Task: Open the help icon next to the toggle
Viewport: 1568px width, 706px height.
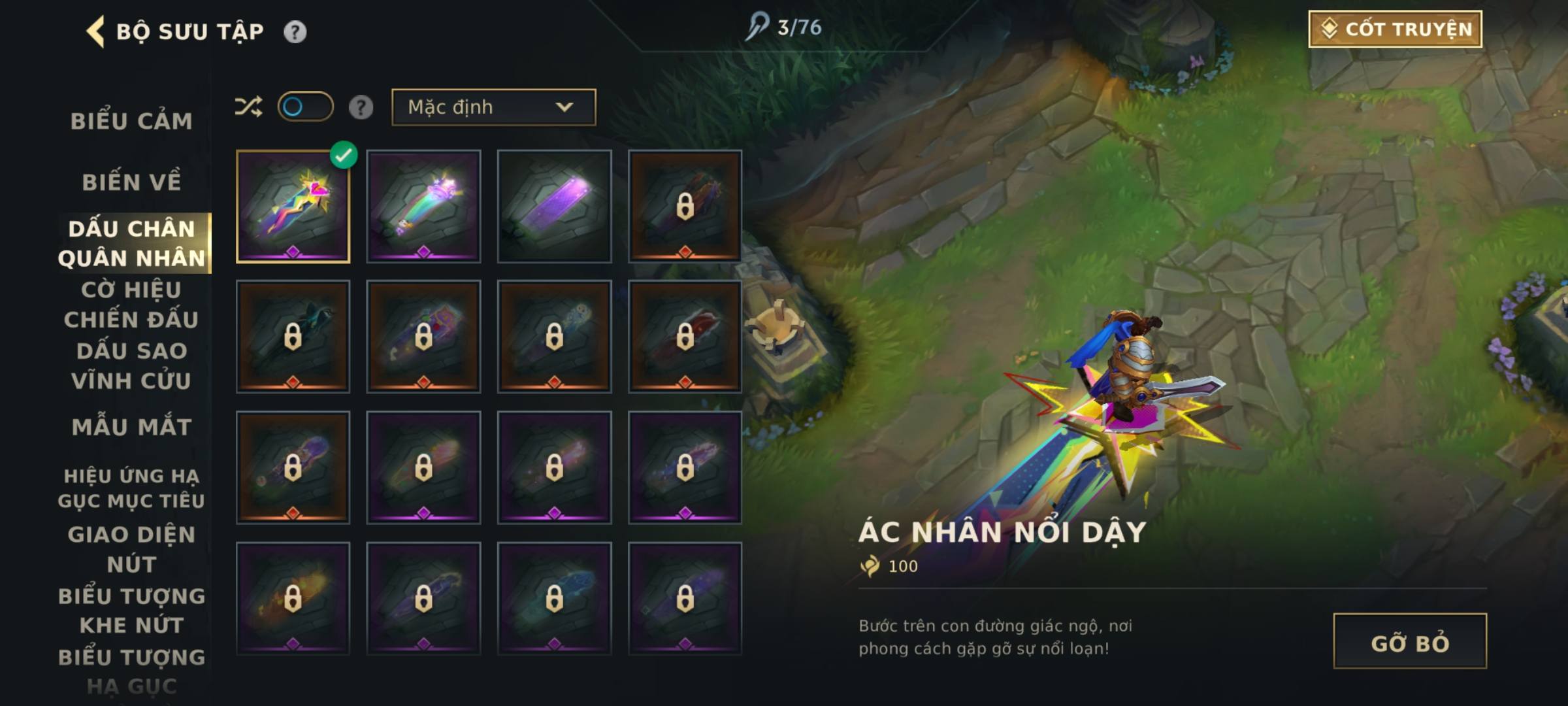Action: click(x=361, y=107)
